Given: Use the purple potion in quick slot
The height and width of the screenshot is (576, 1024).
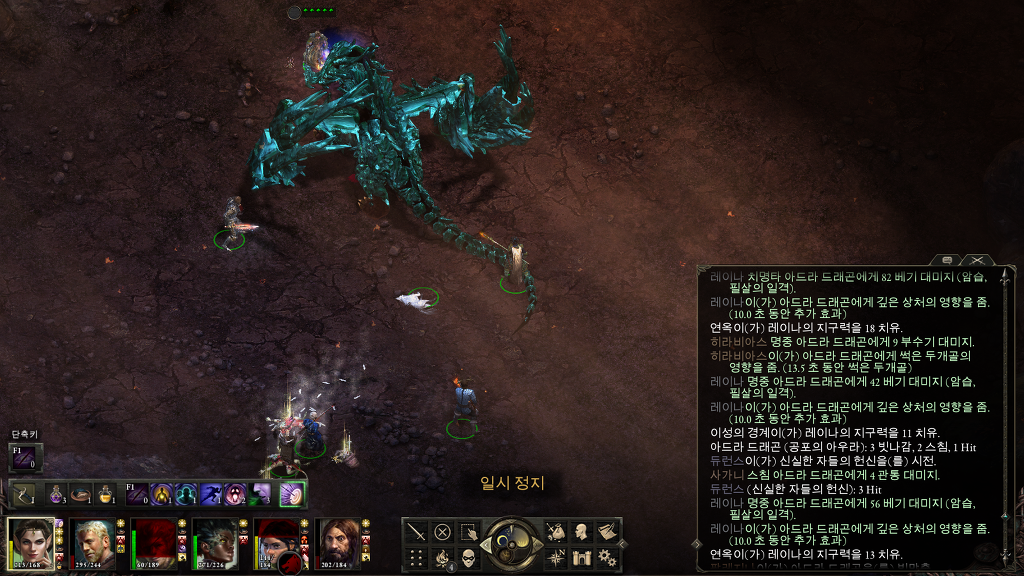Looking at the screenshot, I should click(56, 494).
